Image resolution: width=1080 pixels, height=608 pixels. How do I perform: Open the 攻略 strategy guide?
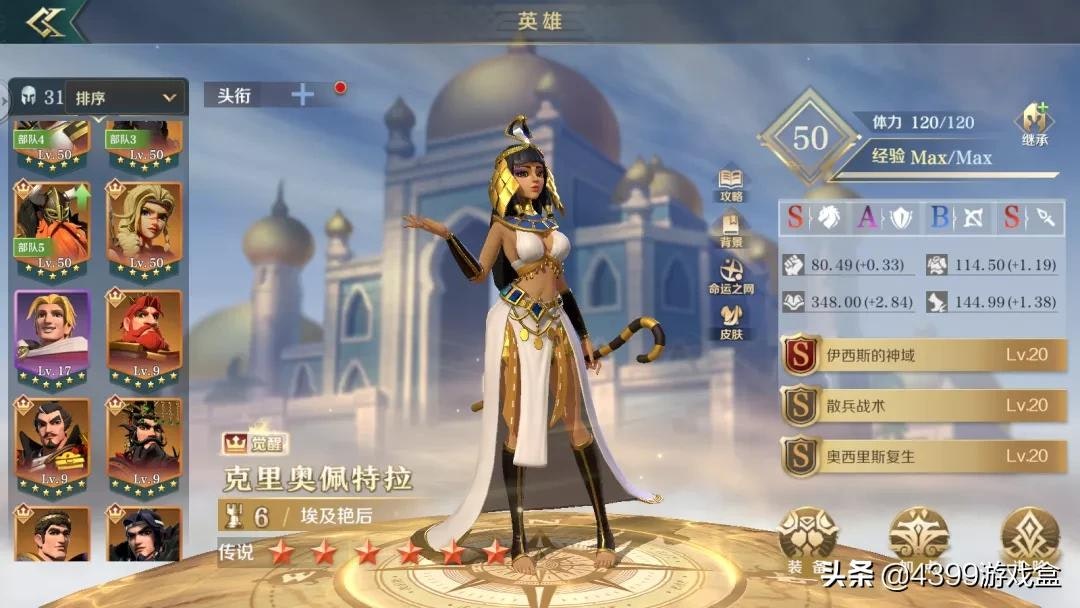(731, 184)
